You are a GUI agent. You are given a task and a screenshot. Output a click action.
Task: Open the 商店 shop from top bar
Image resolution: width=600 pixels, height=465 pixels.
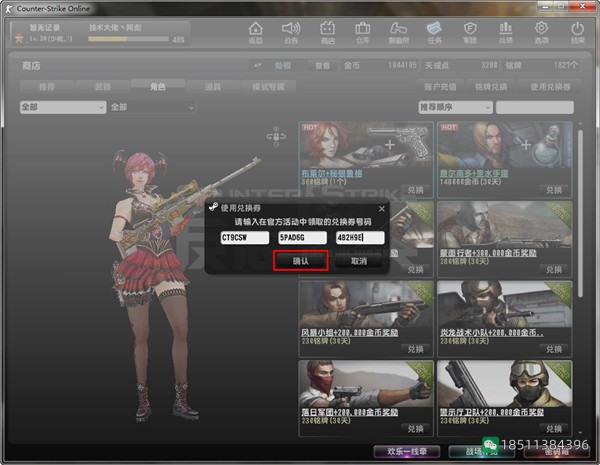(323, 32)
